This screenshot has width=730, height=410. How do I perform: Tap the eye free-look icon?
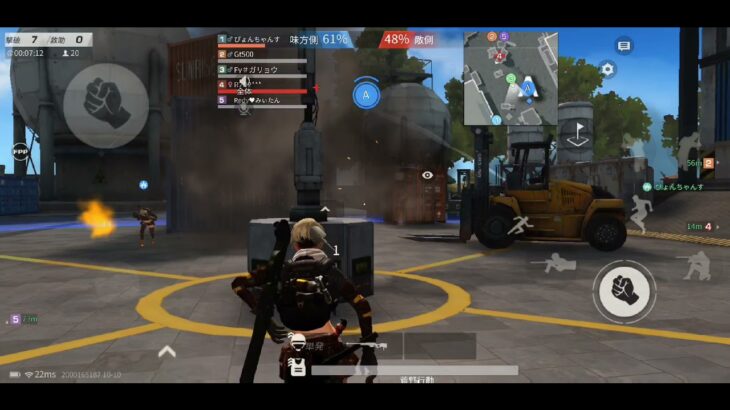[428, 175]
